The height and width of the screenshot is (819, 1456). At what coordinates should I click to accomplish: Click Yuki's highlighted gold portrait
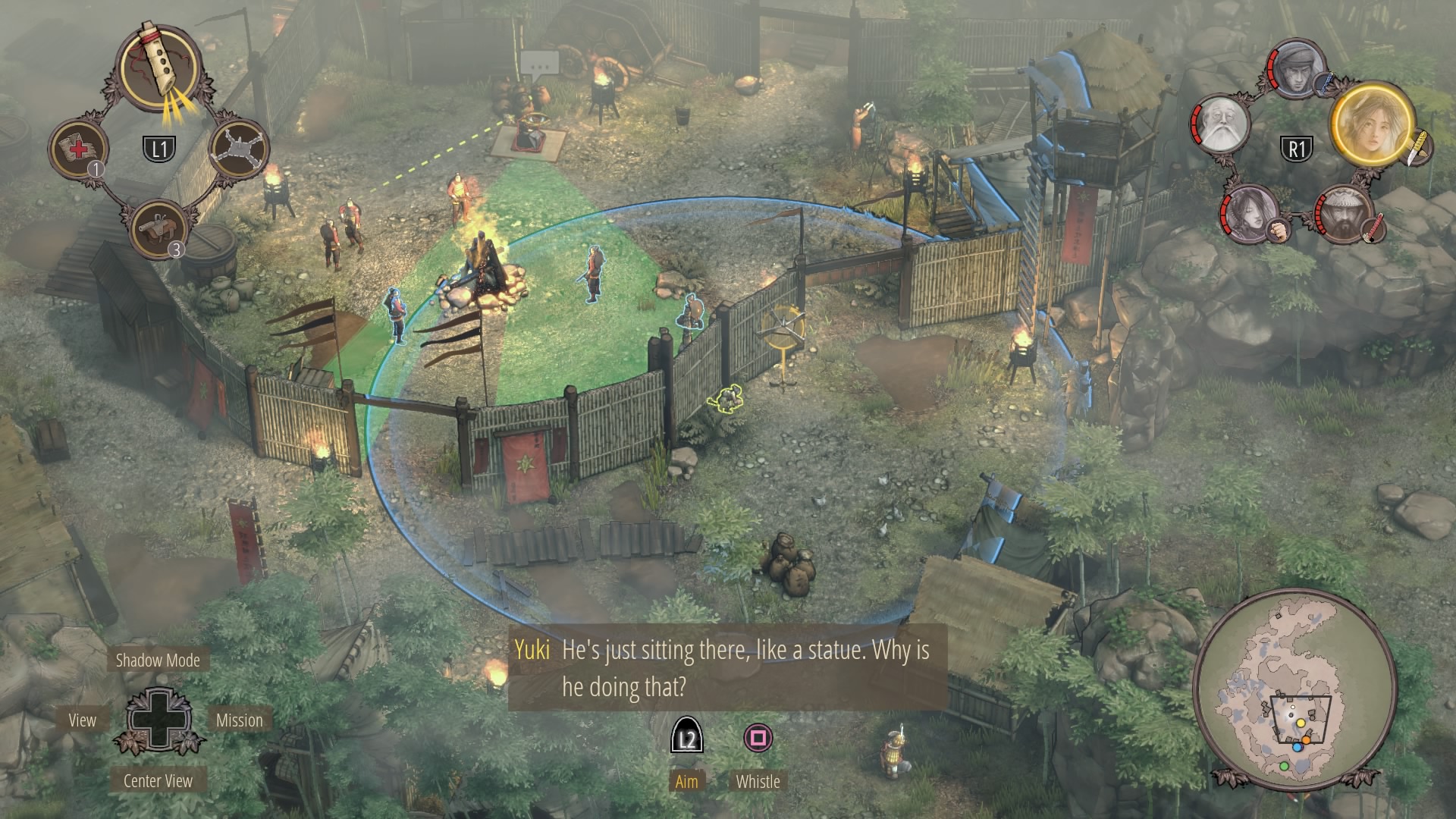(1372, 124)
